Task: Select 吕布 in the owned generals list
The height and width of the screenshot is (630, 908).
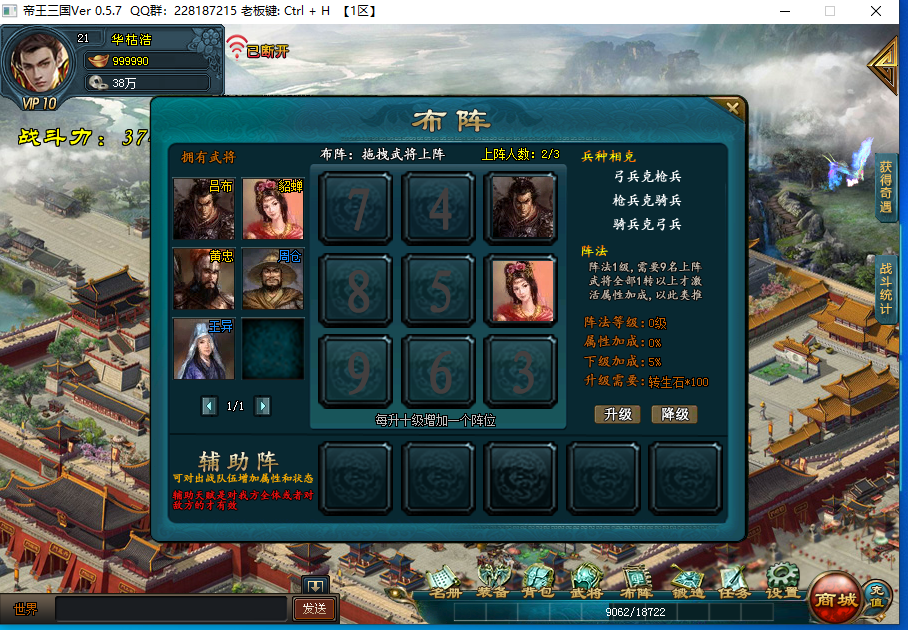Action: pyautogui.click(x=204, y=209)
